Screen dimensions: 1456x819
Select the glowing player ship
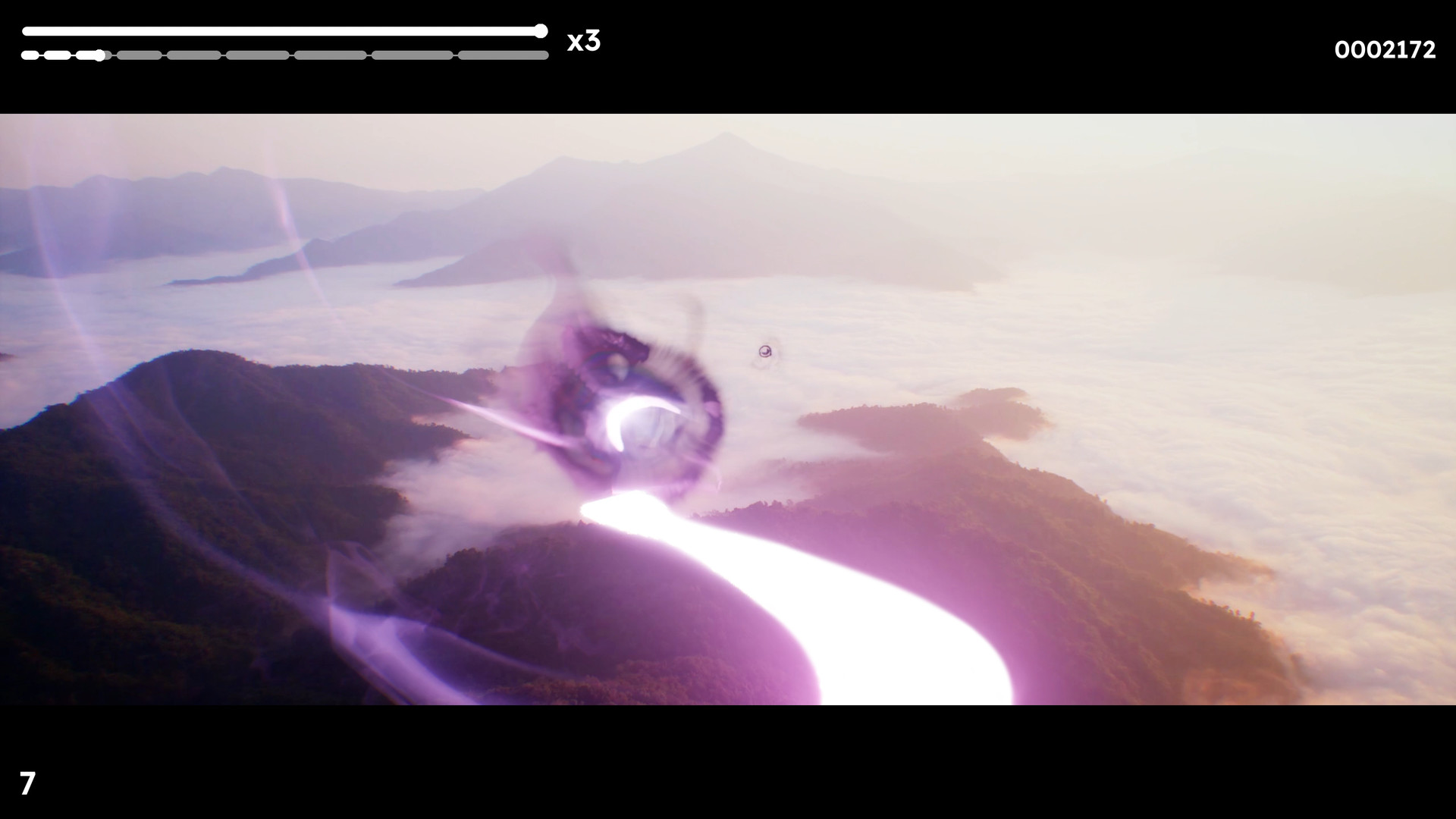click(x=641, y=425)
